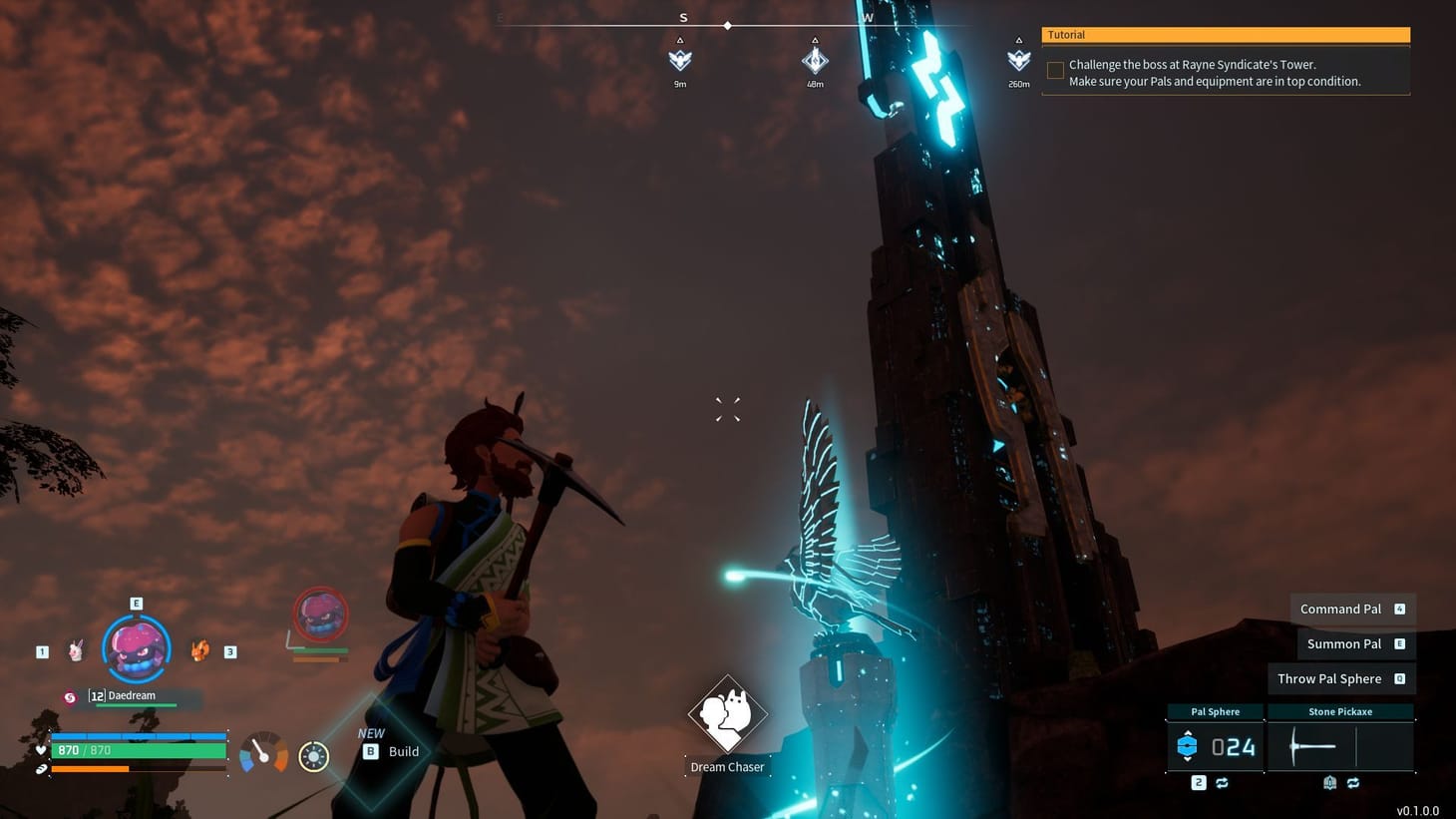Click the Command Pal action
The image size is (1456, 819).
pyautogui.click(x=1339, y=609)
